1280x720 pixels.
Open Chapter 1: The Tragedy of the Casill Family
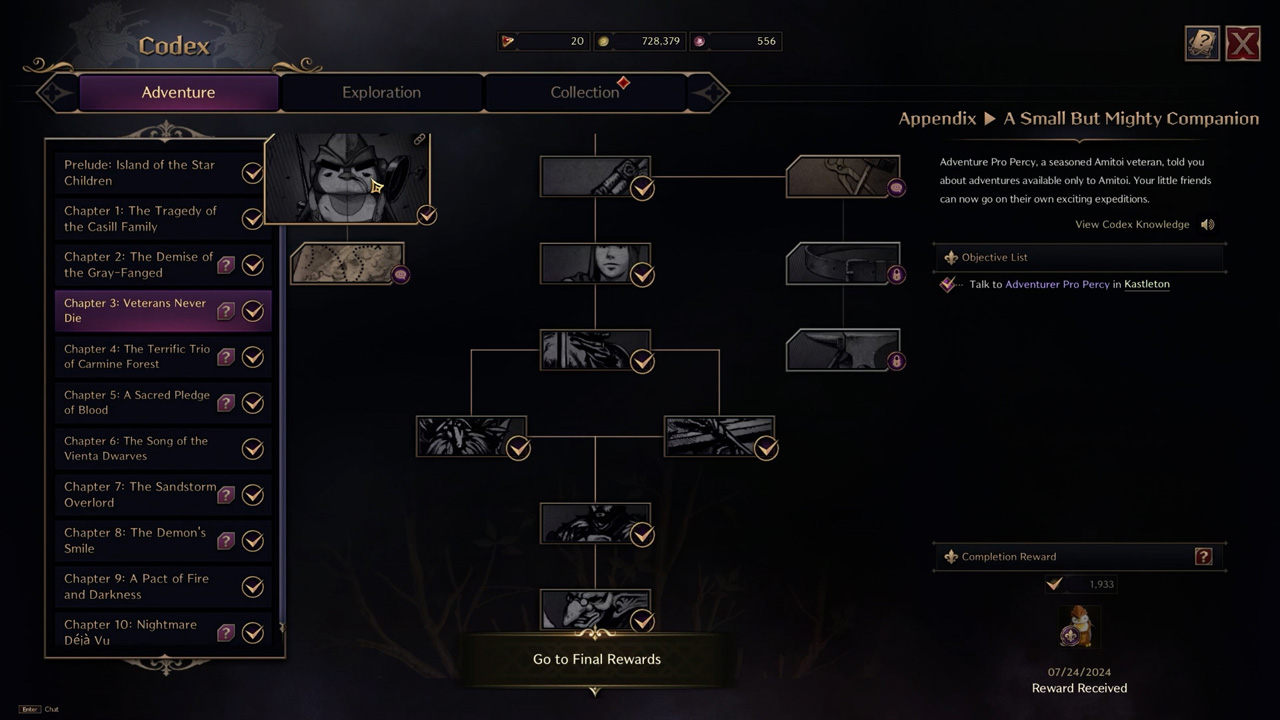tap(140, 218)
